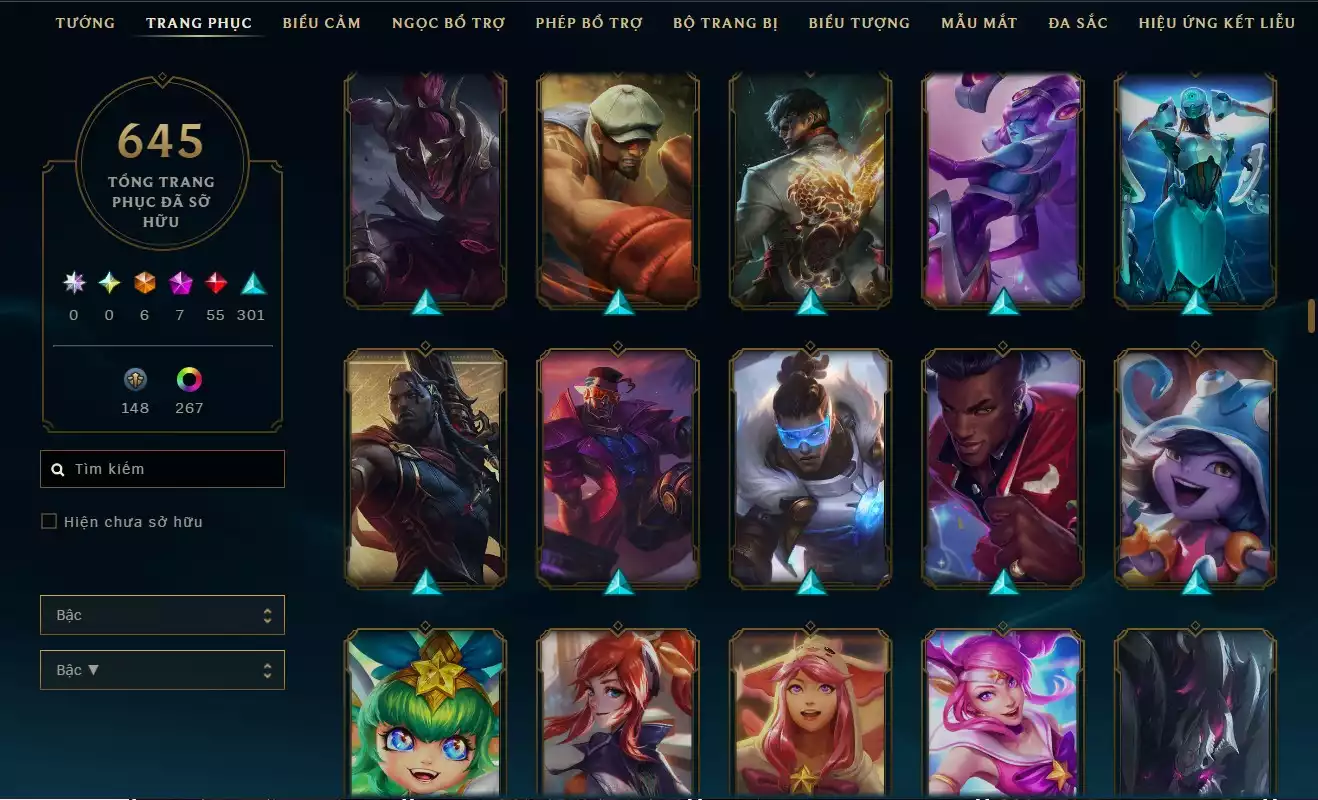The width and height of the screenshot is (1318, 800).
Task: Select the HIỆU ỨNG KẾT LIỄU section
Action: [x=1216, y=22]
